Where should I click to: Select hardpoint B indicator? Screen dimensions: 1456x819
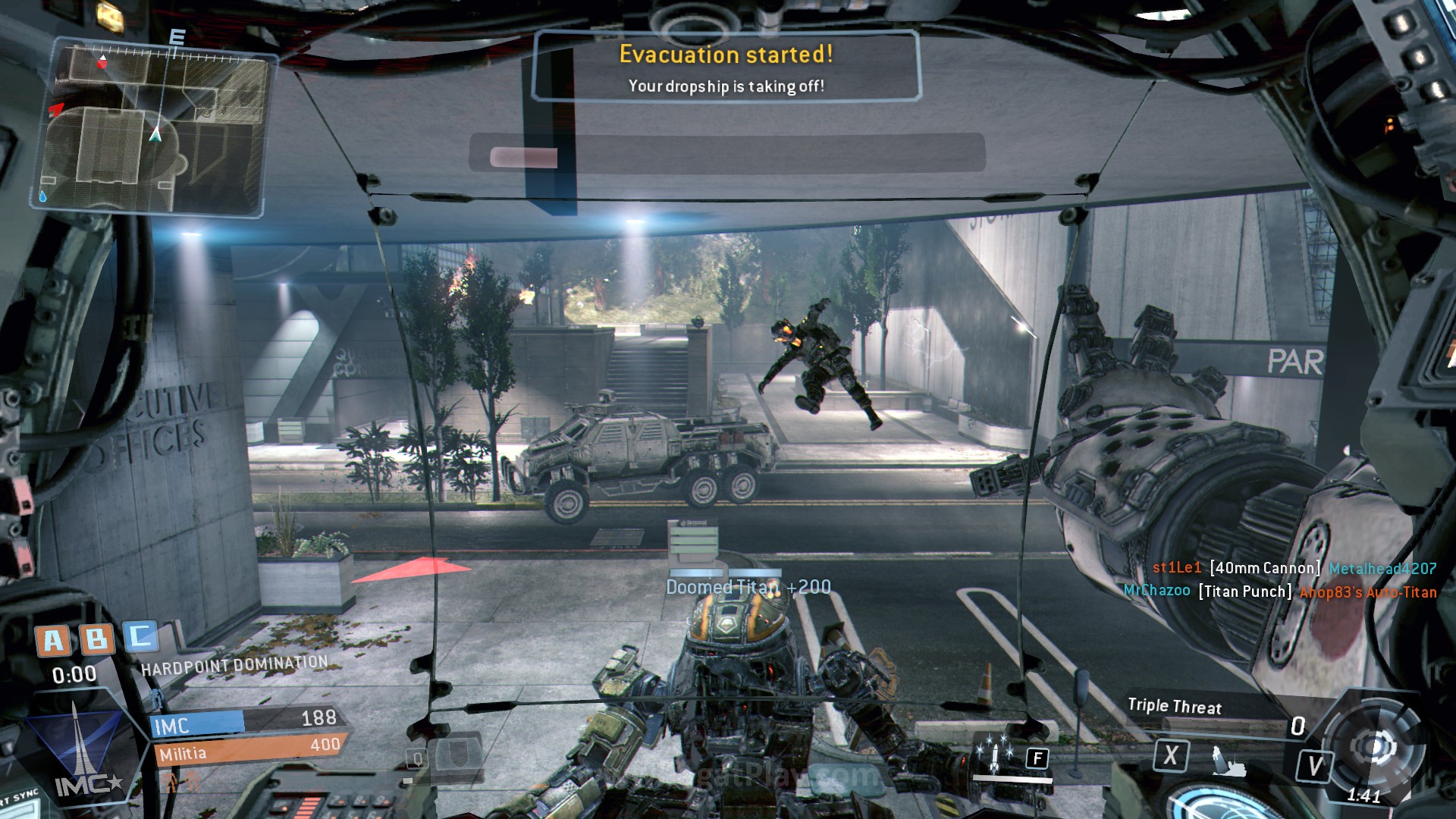point(97,639)
